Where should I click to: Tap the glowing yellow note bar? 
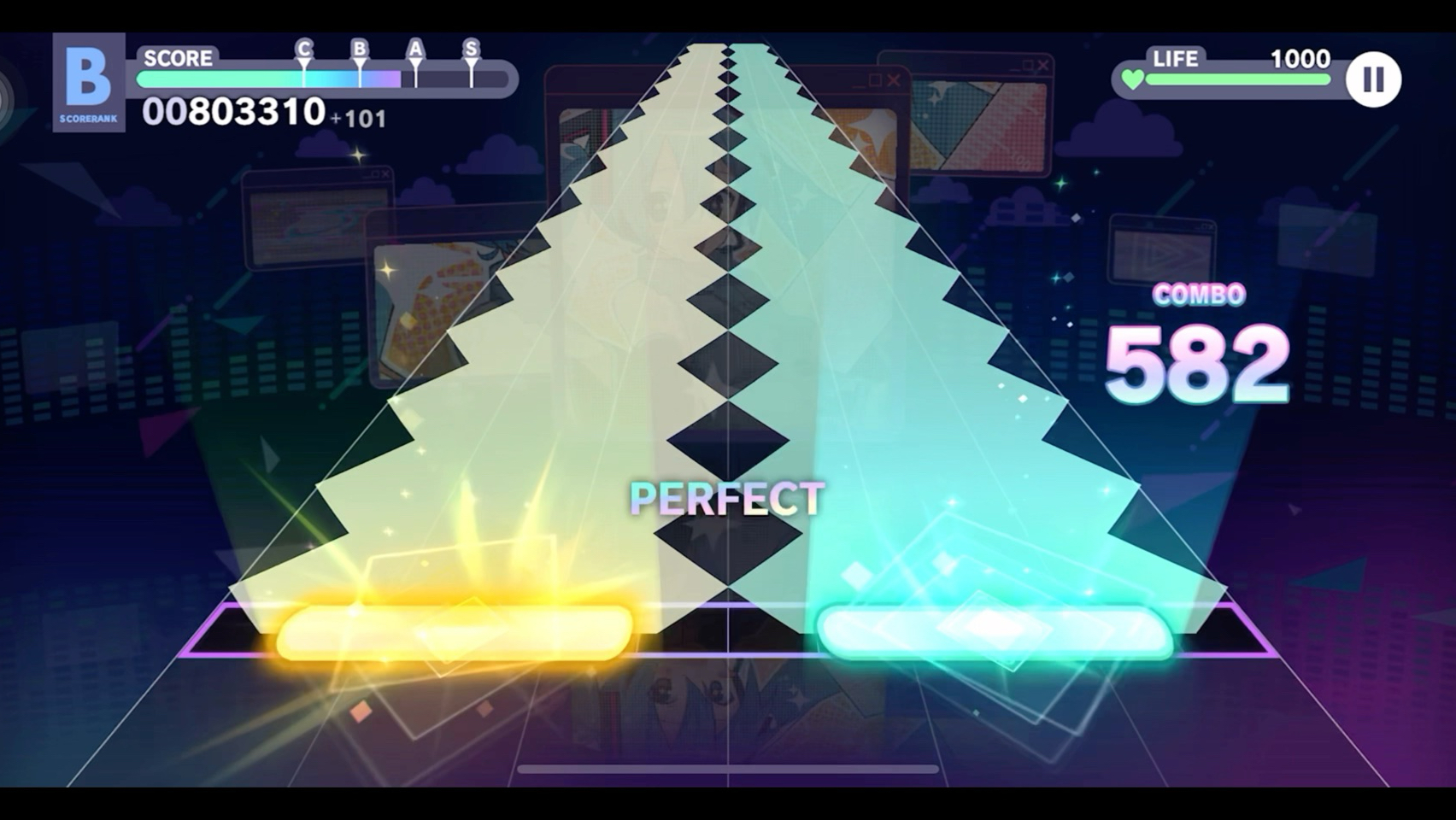(x=455, y=632)
